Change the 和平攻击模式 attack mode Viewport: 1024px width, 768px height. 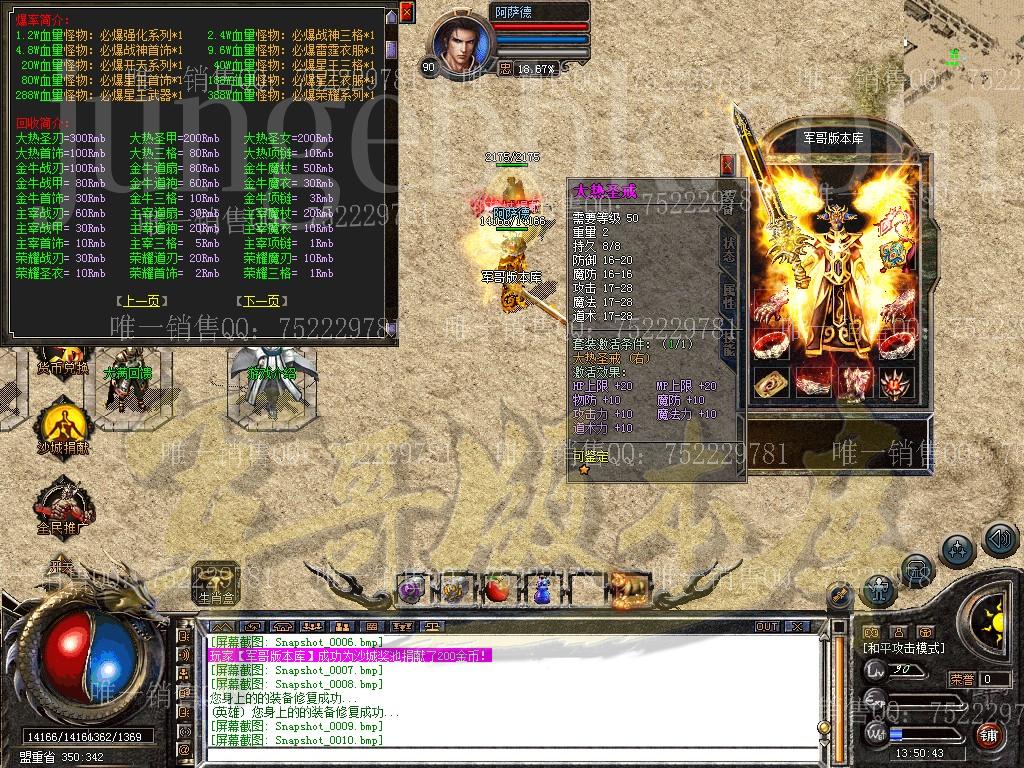coord(903,648)
